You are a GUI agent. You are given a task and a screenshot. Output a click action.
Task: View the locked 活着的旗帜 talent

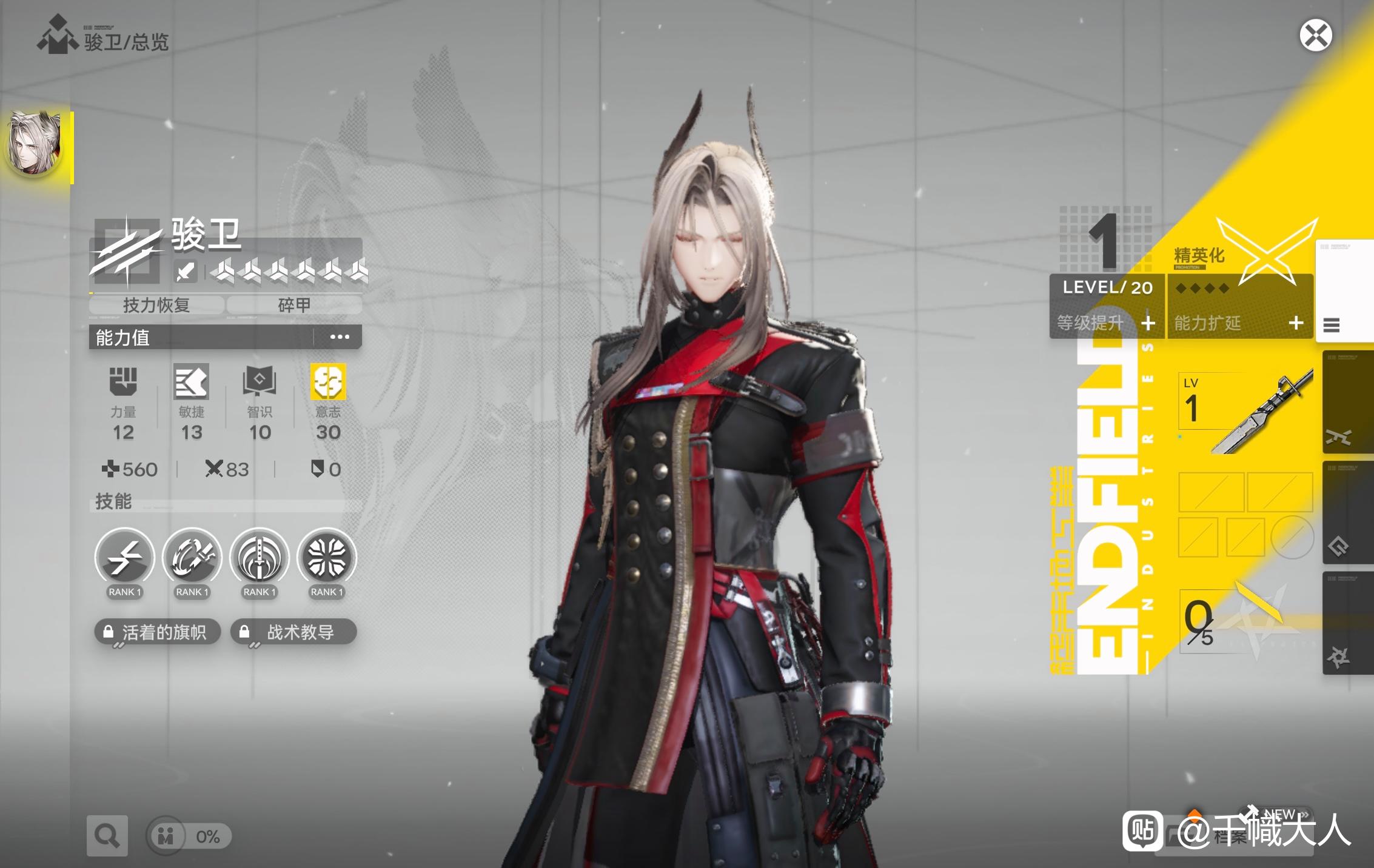tap(157, 632)
